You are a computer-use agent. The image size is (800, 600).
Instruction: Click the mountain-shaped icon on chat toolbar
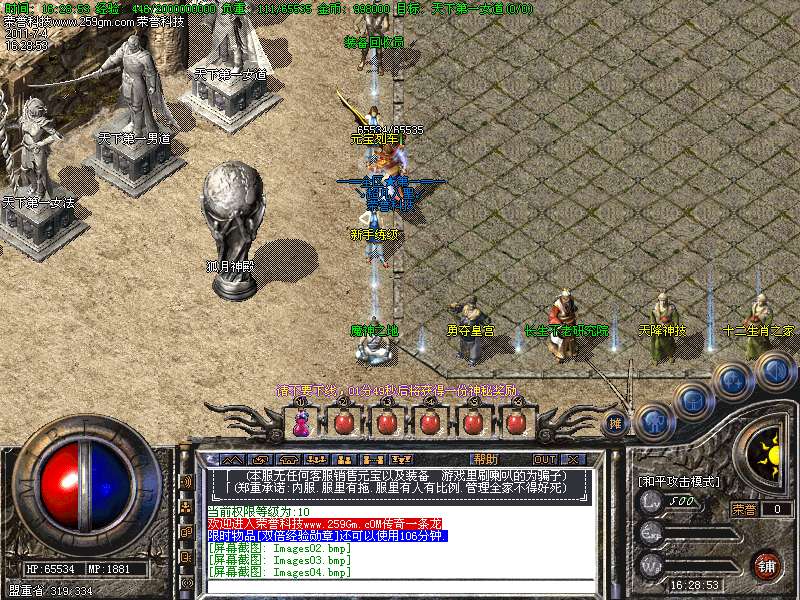[x=231, y=459]
